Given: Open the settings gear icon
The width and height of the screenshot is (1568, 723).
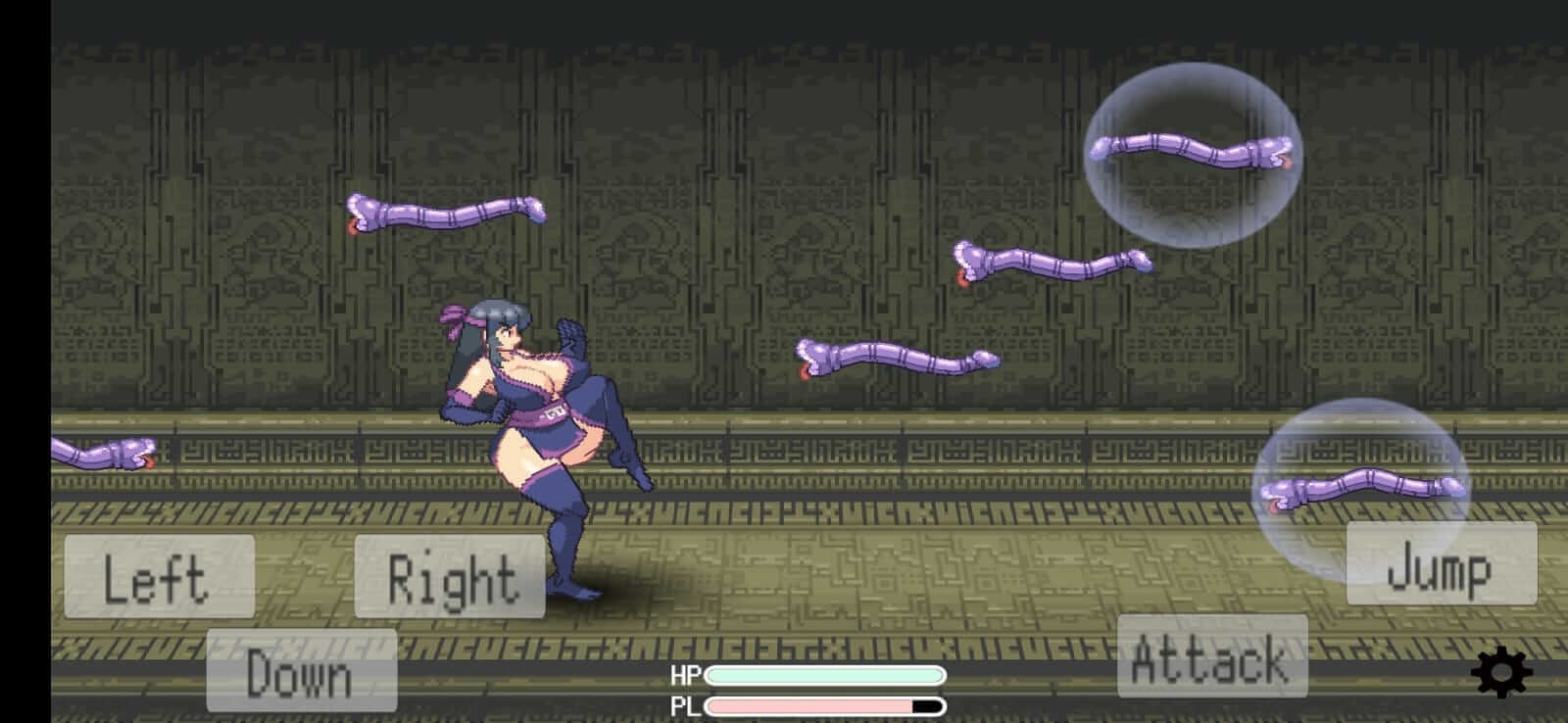Looking at the screenshot, I should [x=1500, y=671].
